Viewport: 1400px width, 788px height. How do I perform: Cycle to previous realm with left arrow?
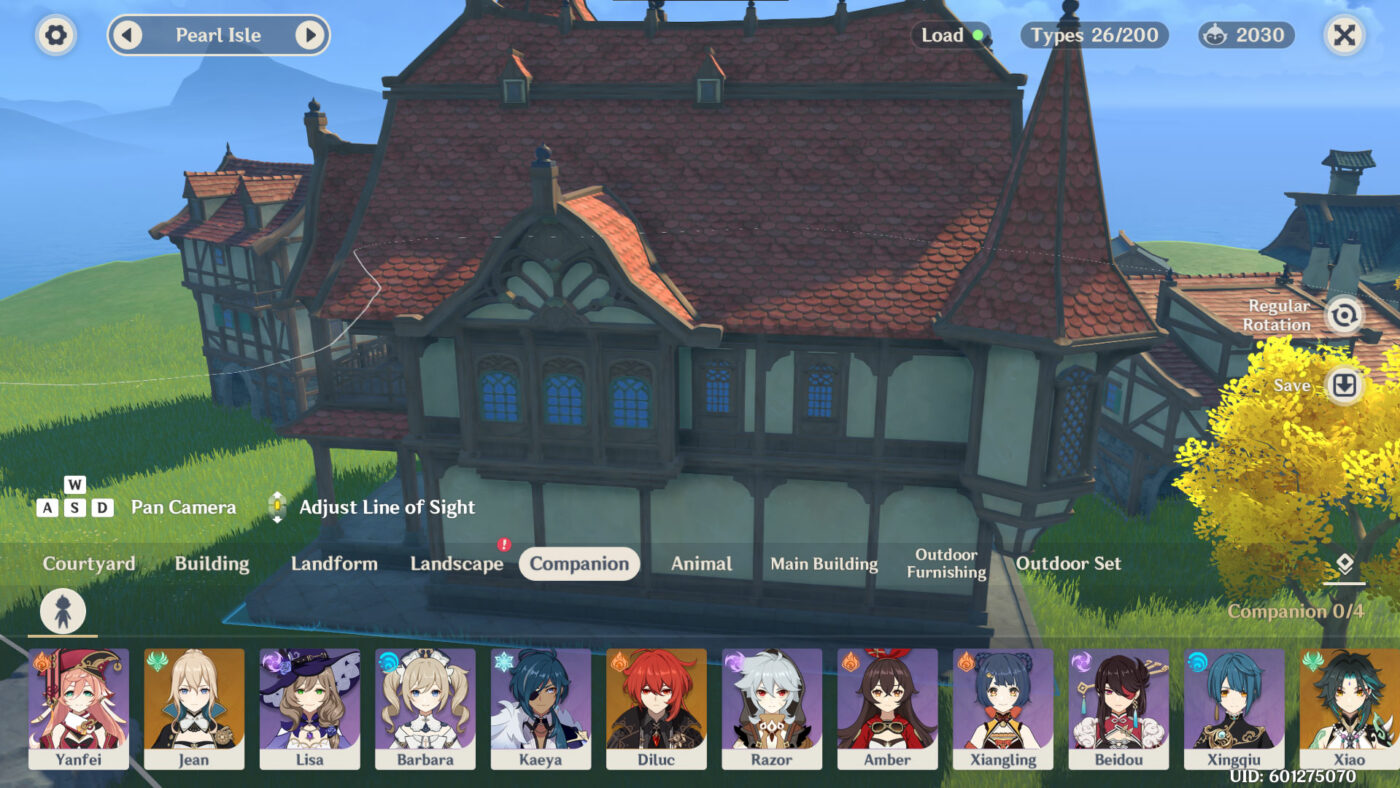pos(126,34)
